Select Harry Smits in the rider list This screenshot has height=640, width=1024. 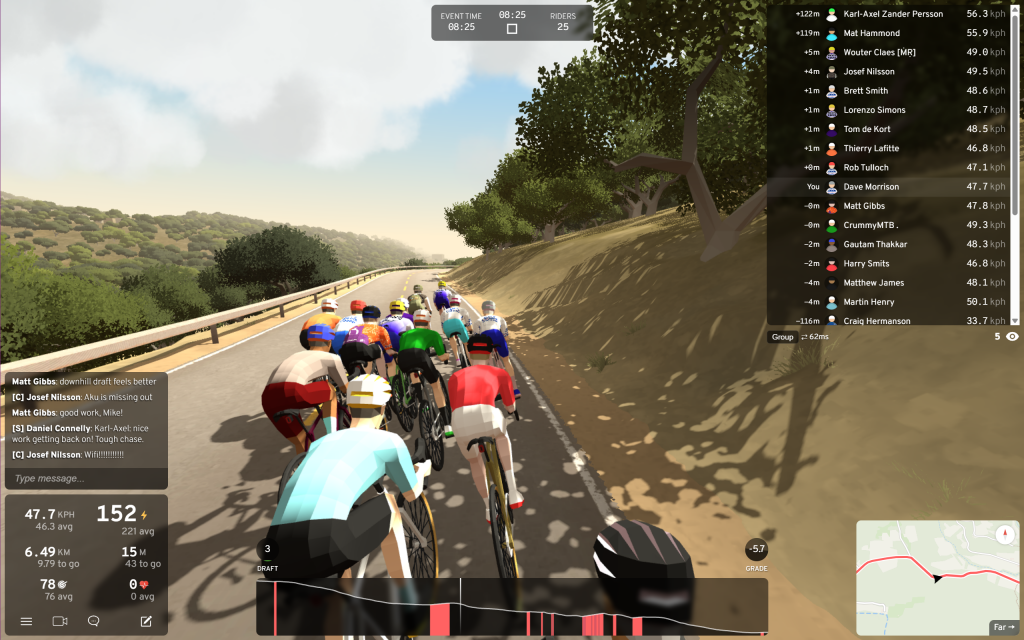(x=866, y=264)
